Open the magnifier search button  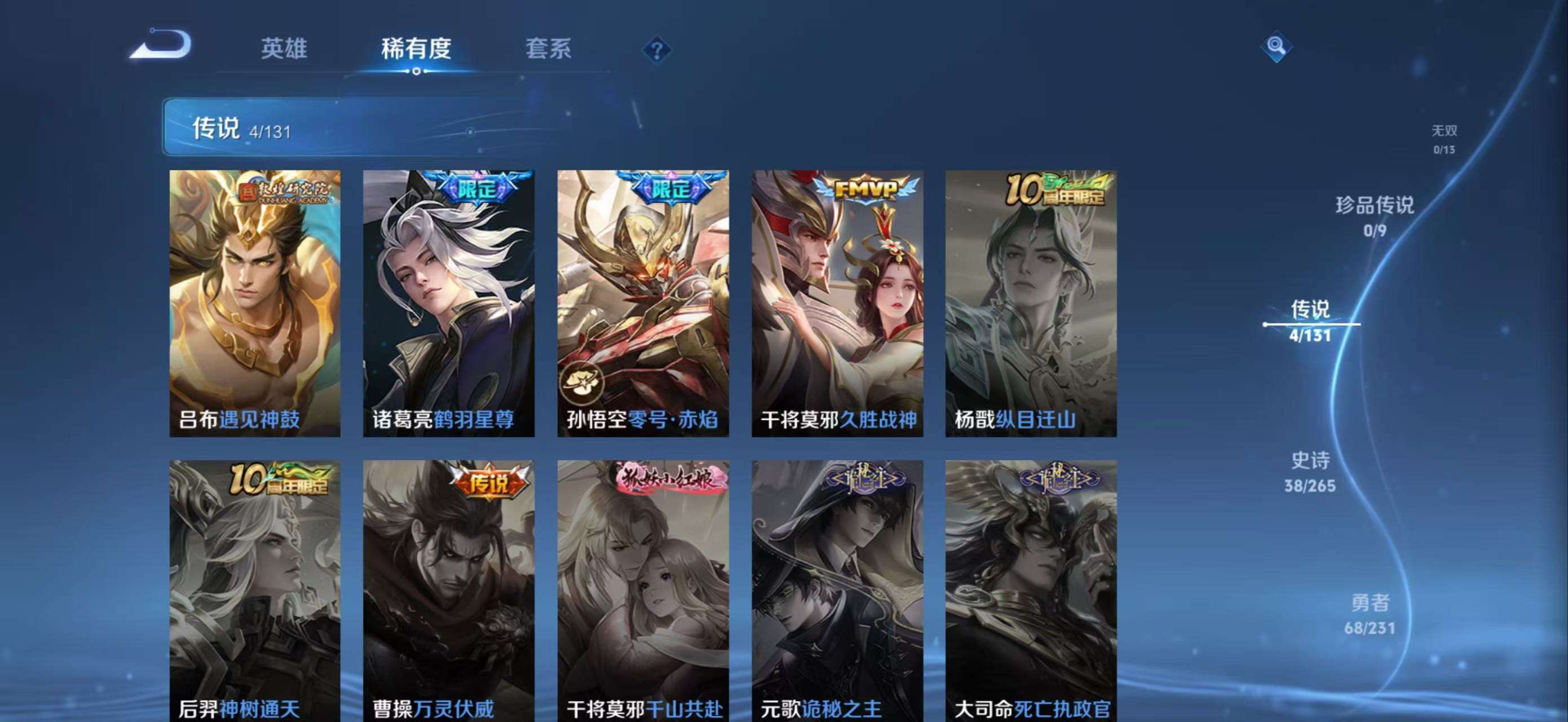pos(1276,46)
